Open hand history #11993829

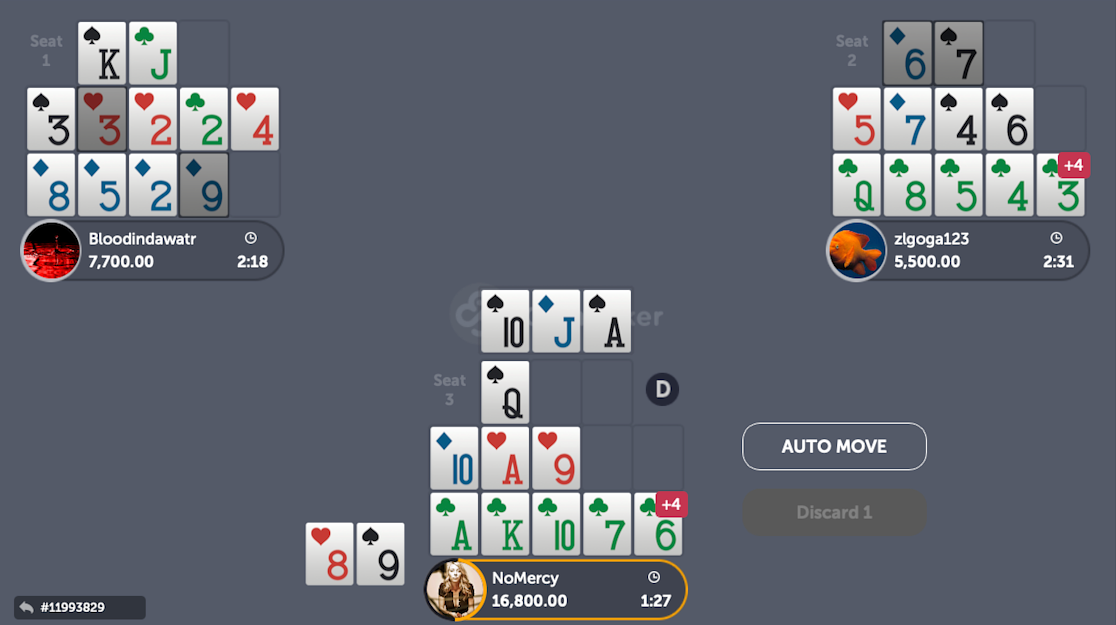pyautogui.click(x=79, y=607)
